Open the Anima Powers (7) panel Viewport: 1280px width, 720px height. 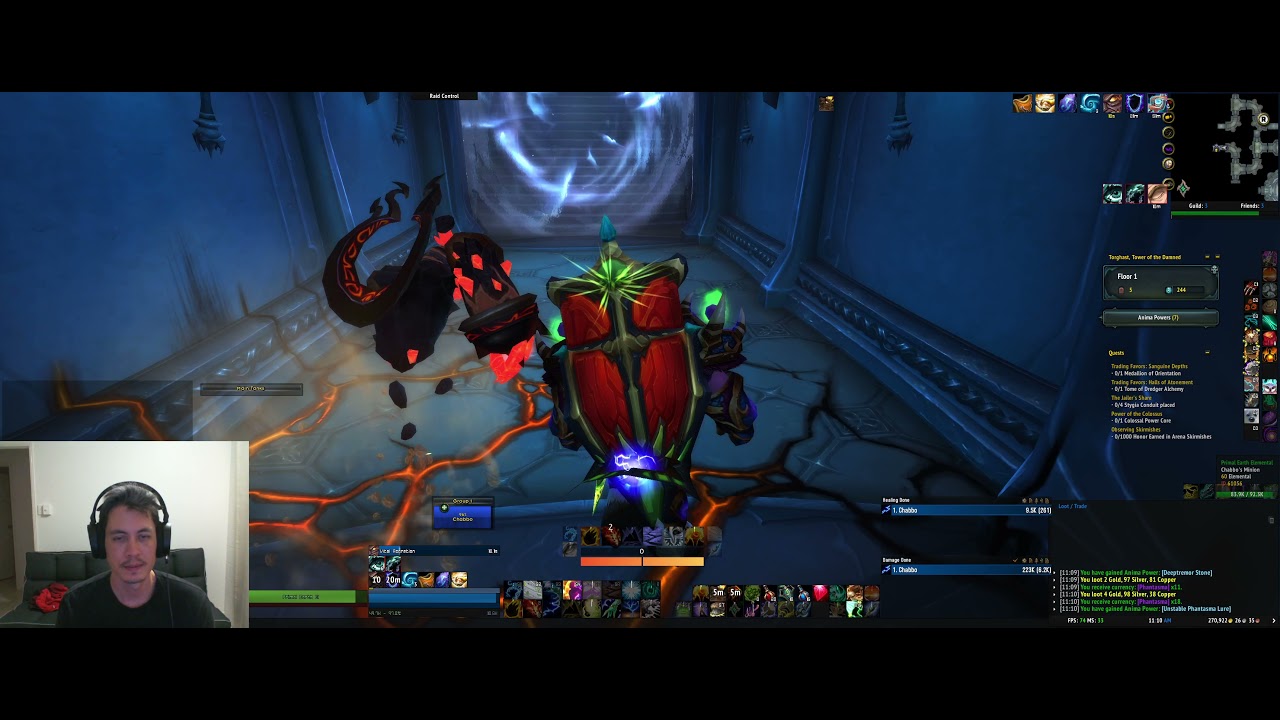[1158, 318]
